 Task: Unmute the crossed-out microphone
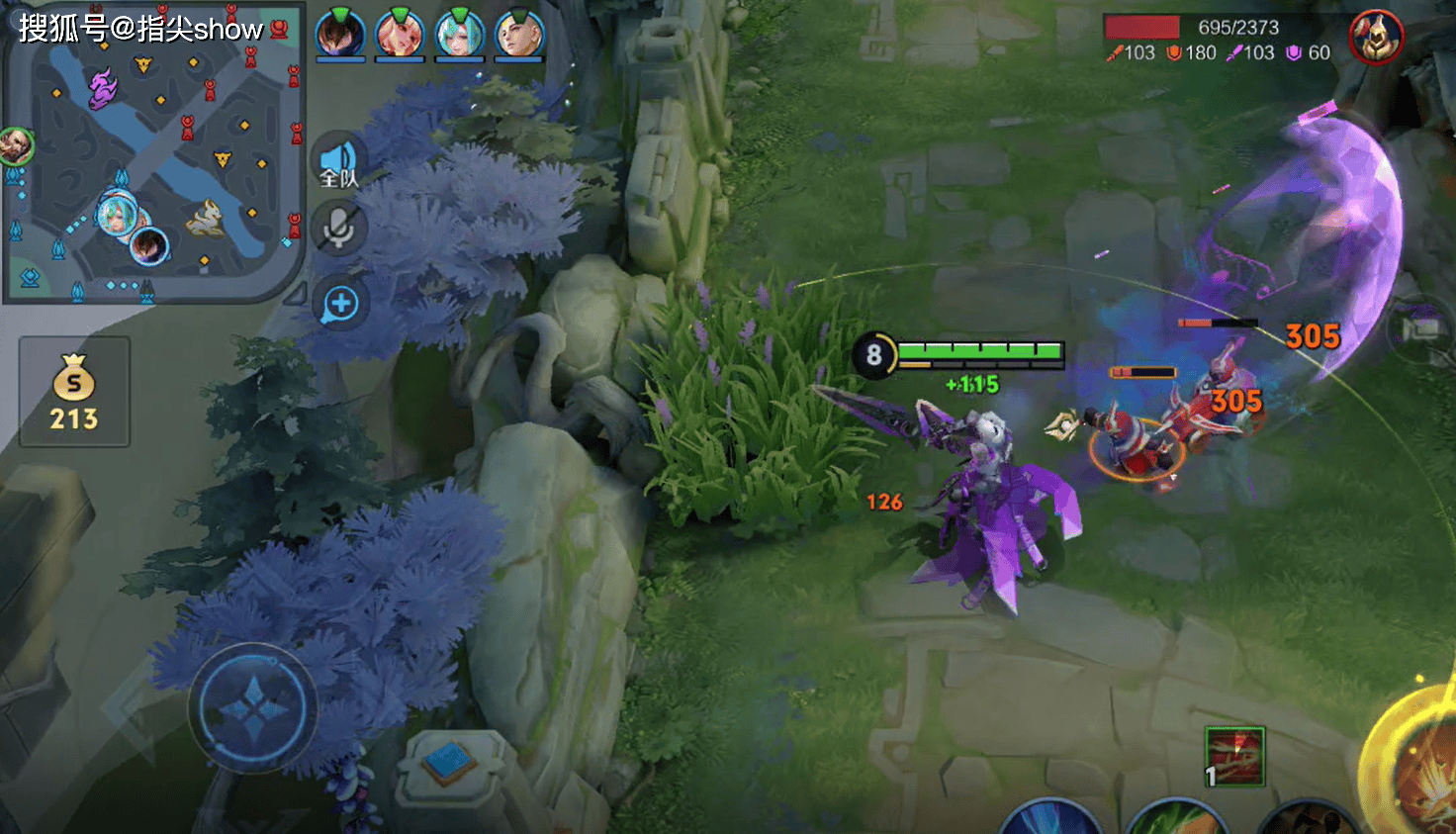point(339,229)
